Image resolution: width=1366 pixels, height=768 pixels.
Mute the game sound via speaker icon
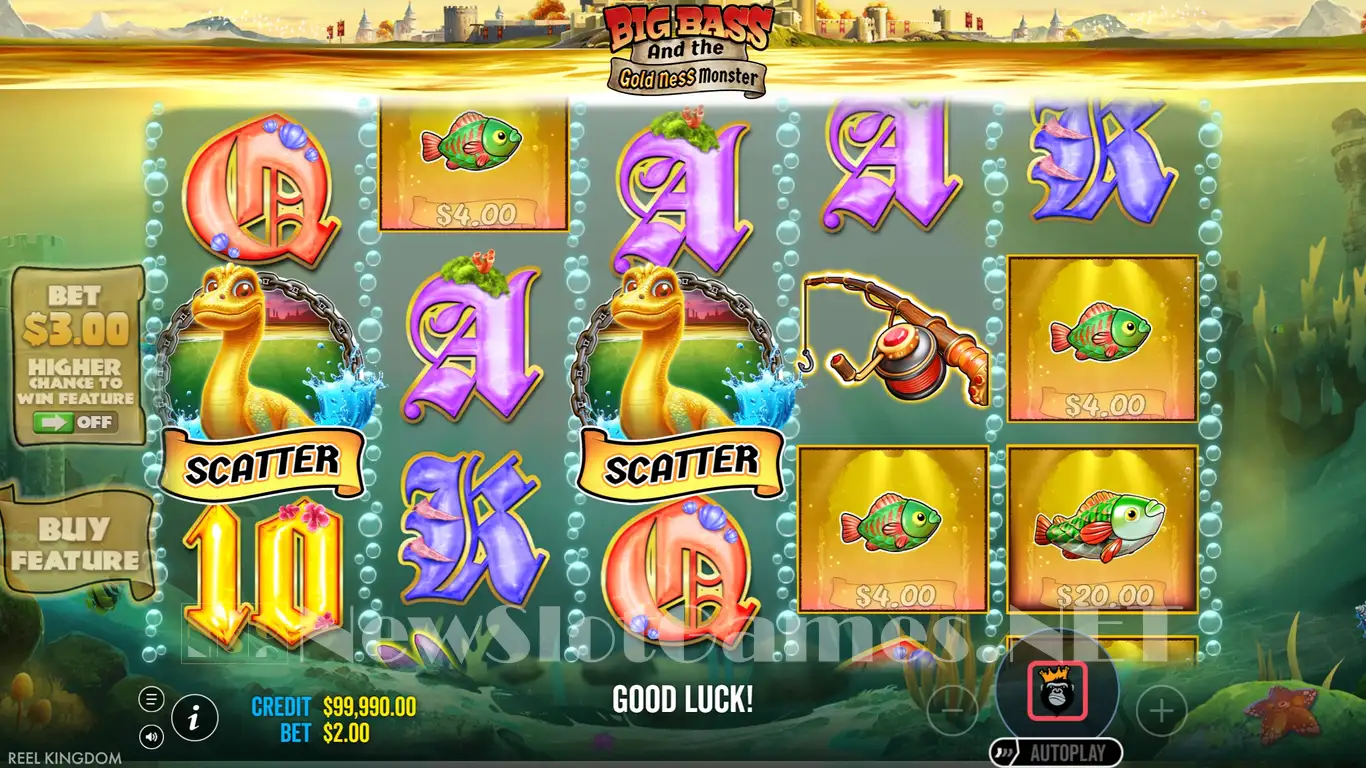152,737
